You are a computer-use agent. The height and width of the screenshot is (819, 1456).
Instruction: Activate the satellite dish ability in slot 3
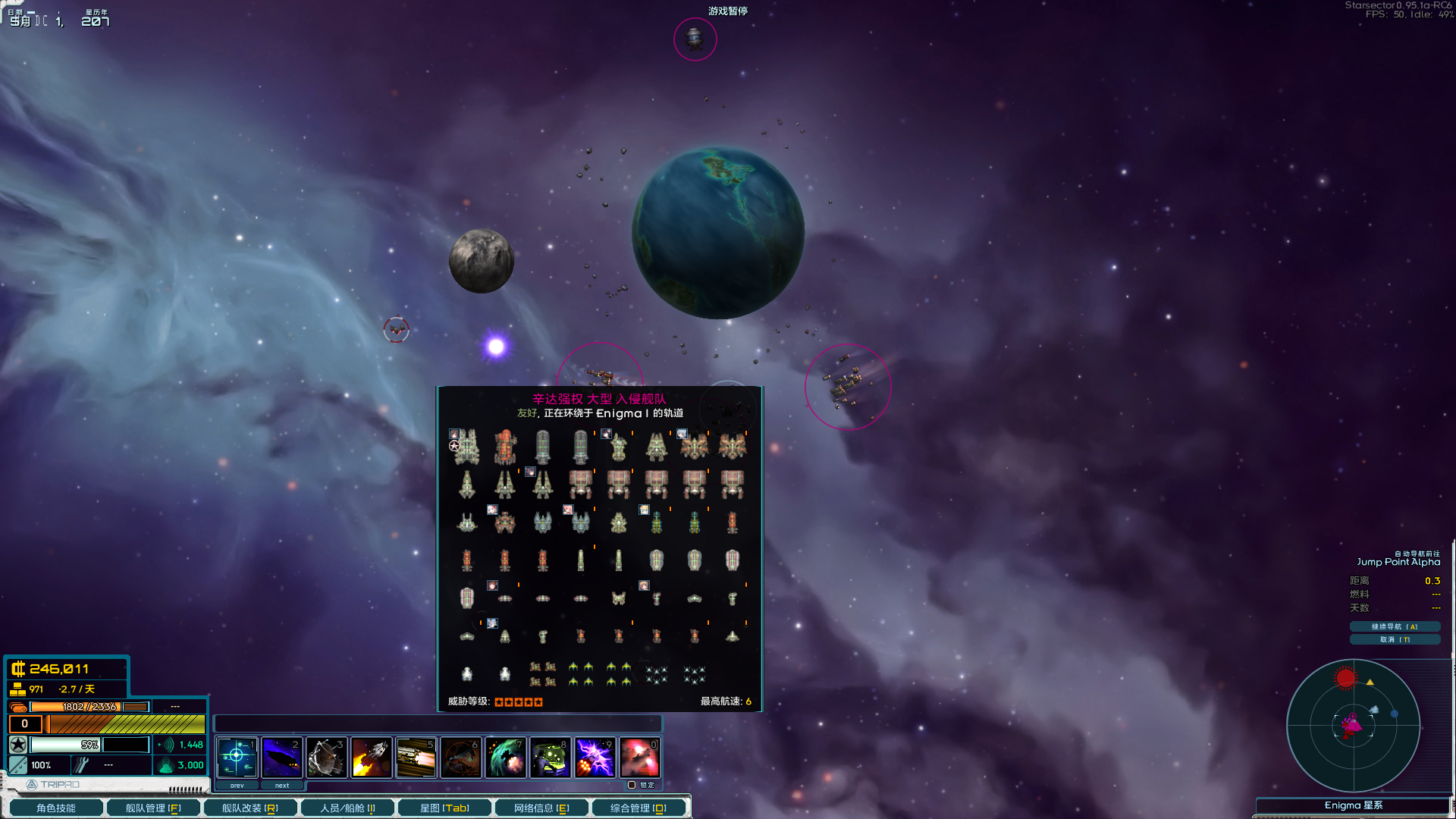point(326,757)
